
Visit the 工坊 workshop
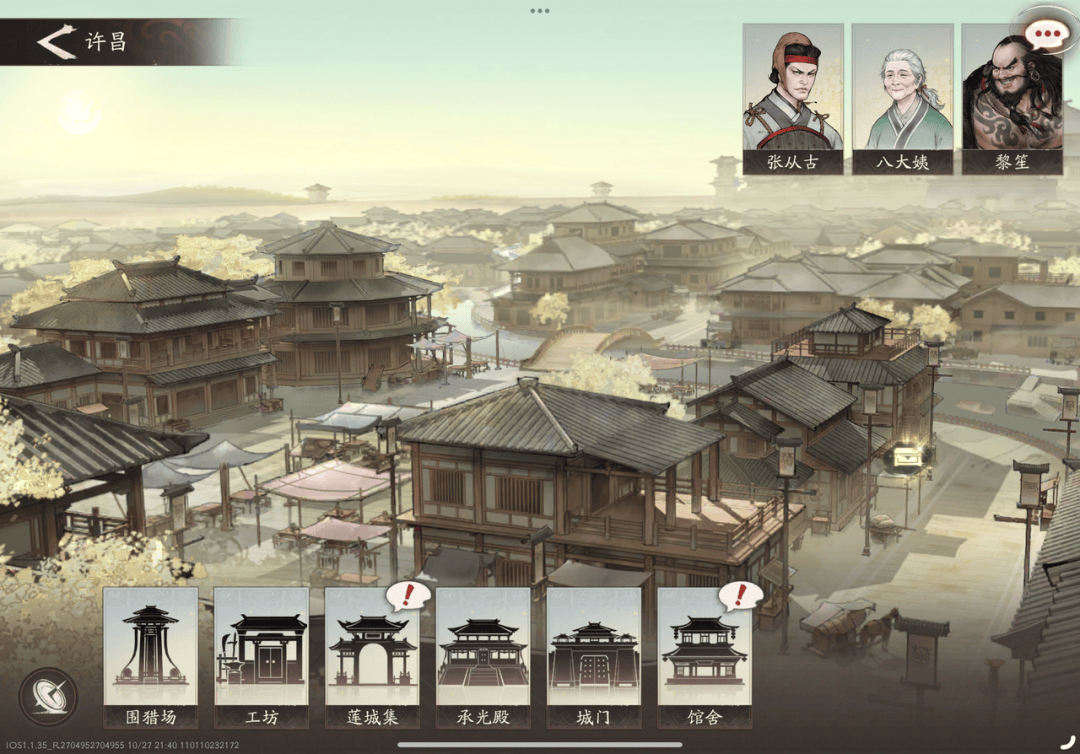261,656
